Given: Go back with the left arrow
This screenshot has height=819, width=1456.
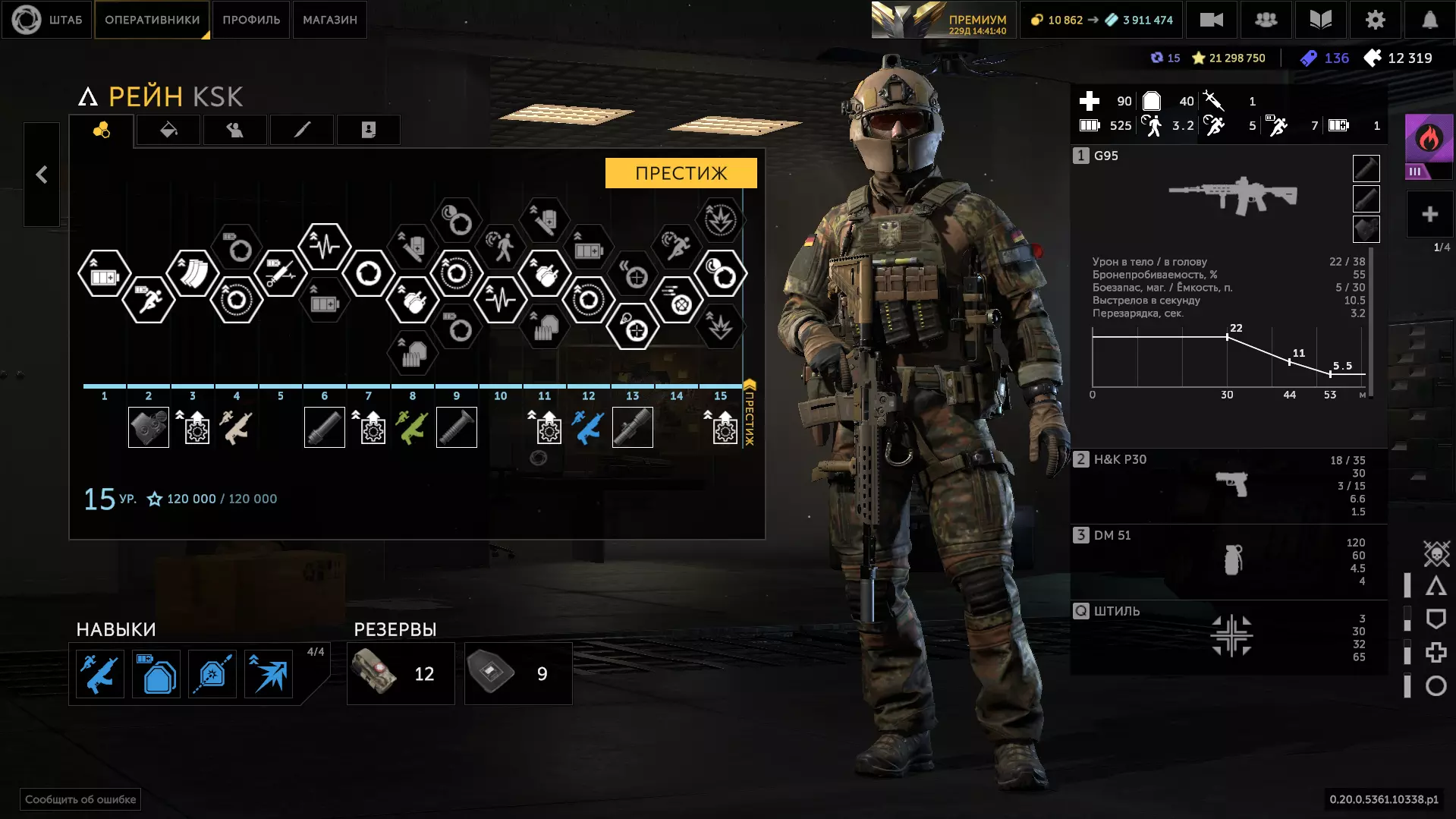Looking at the screenshot, I should coord(42,175).
